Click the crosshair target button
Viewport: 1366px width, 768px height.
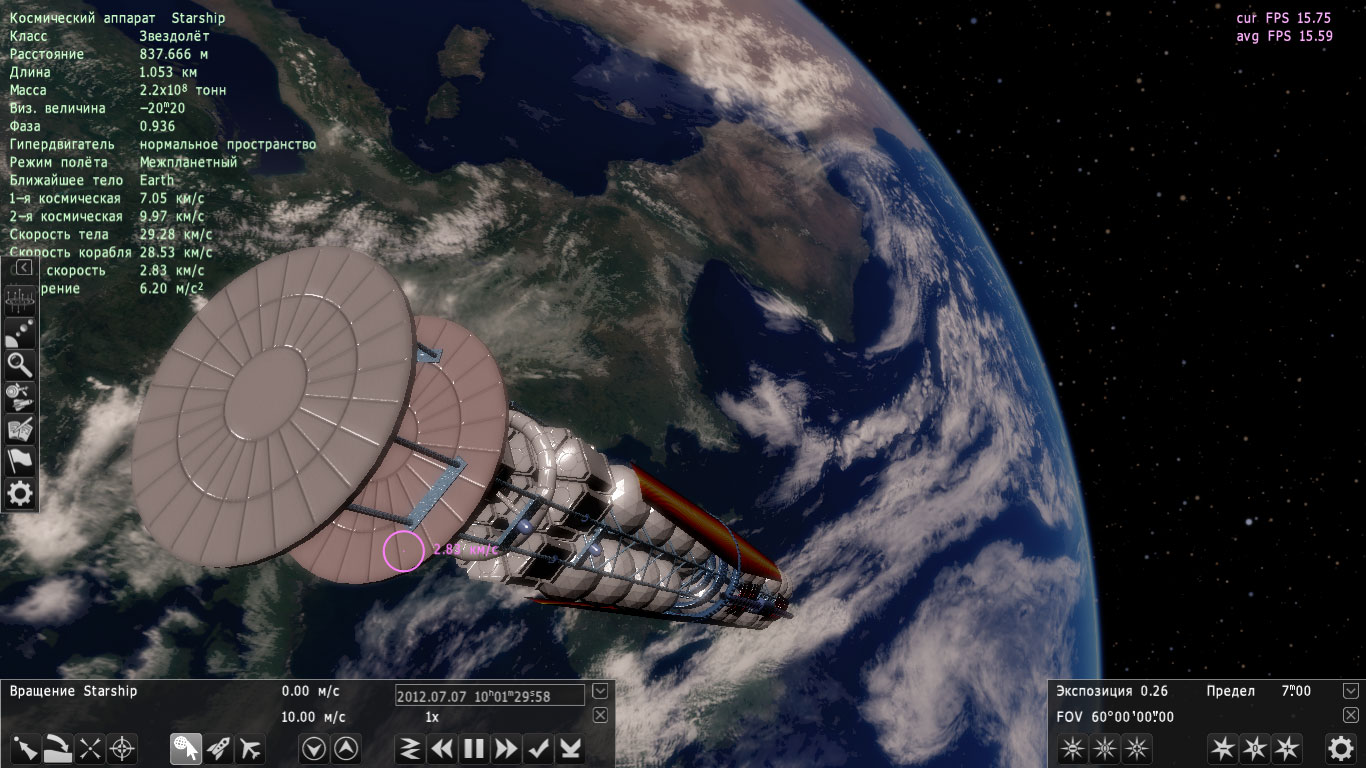(x=122, y=748)
